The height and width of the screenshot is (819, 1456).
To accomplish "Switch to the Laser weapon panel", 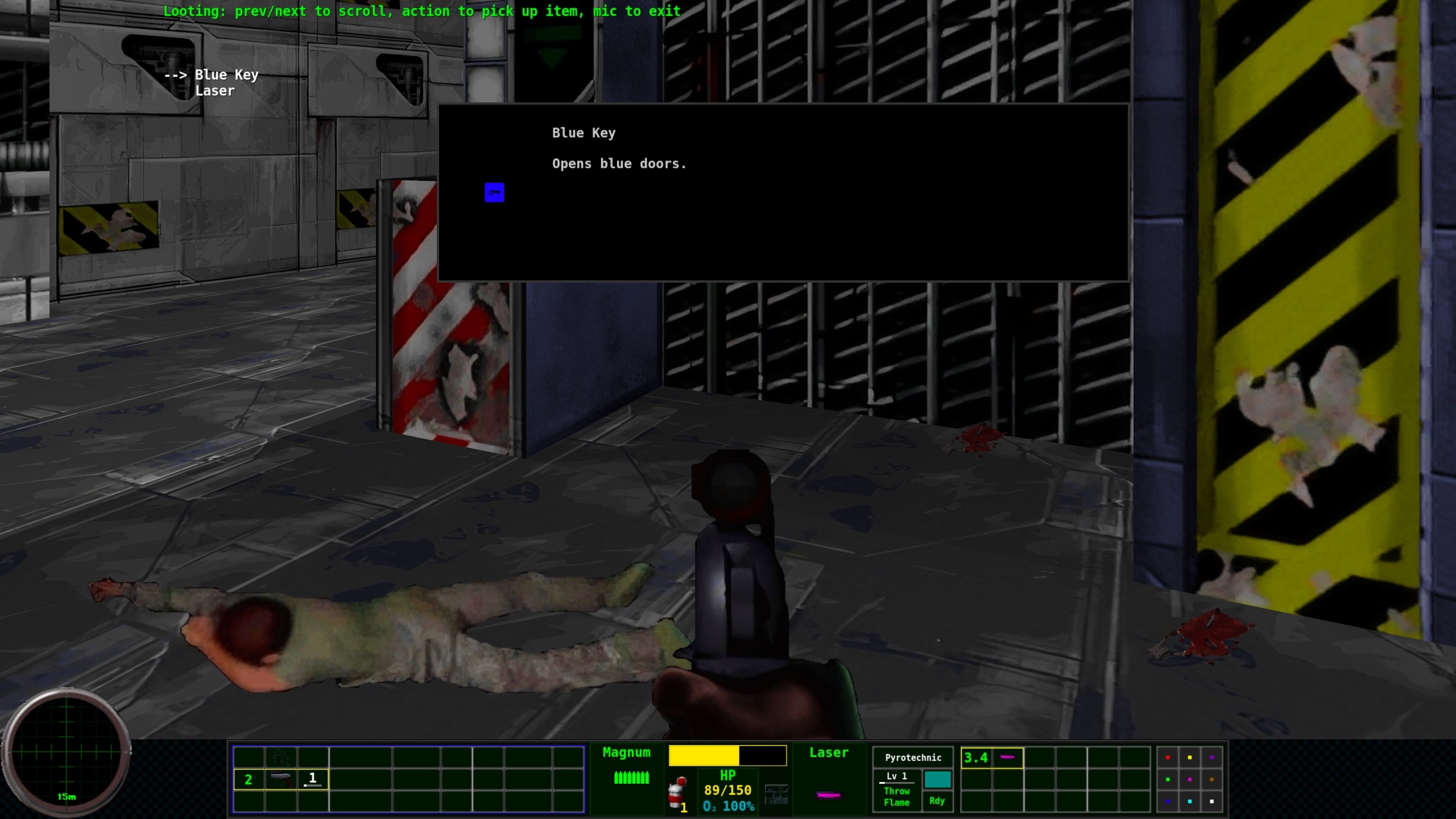I will coord(829,752).
